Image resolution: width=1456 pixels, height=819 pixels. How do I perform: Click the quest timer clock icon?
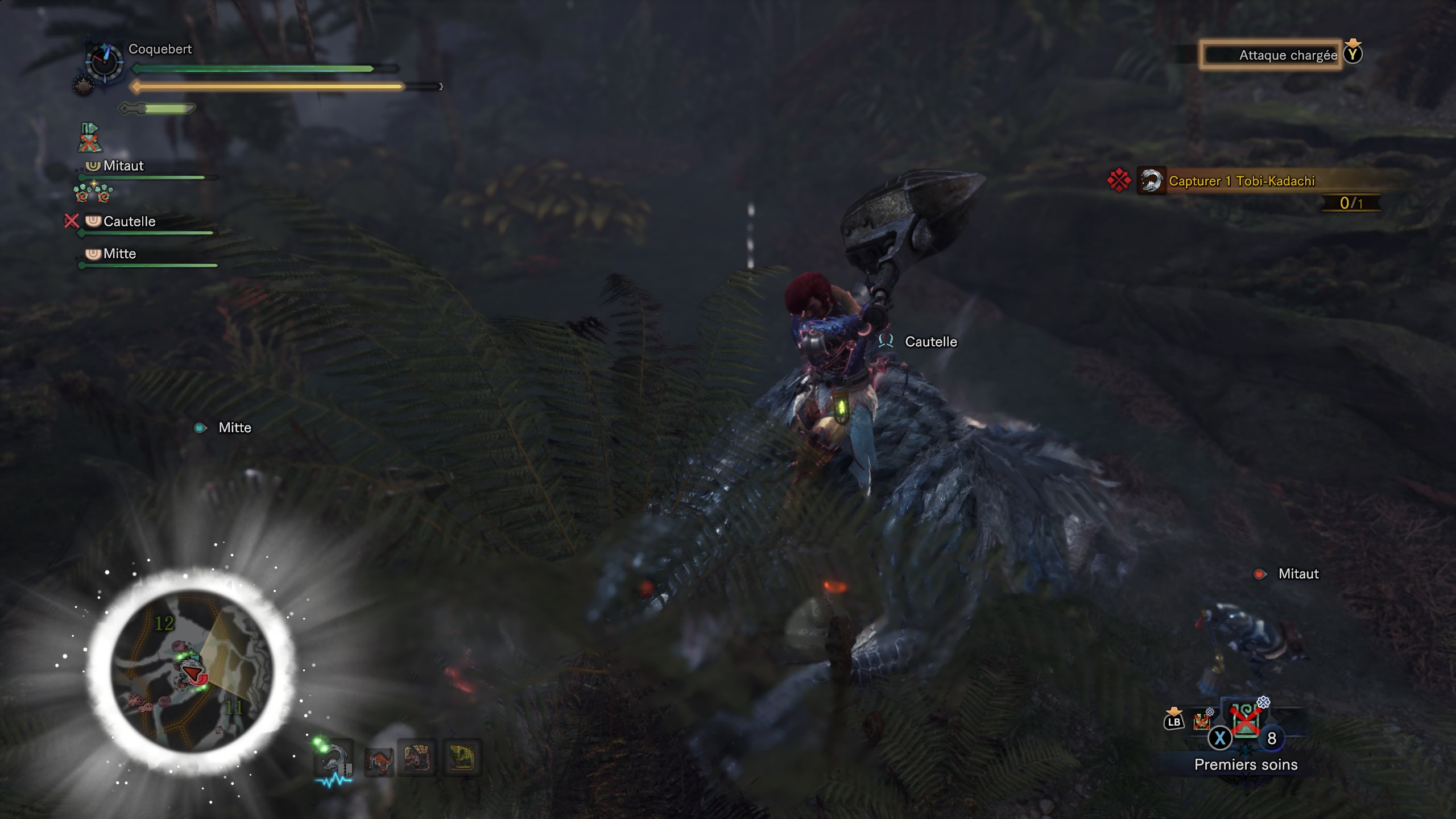pyautogui.click(x=104, y=61)
